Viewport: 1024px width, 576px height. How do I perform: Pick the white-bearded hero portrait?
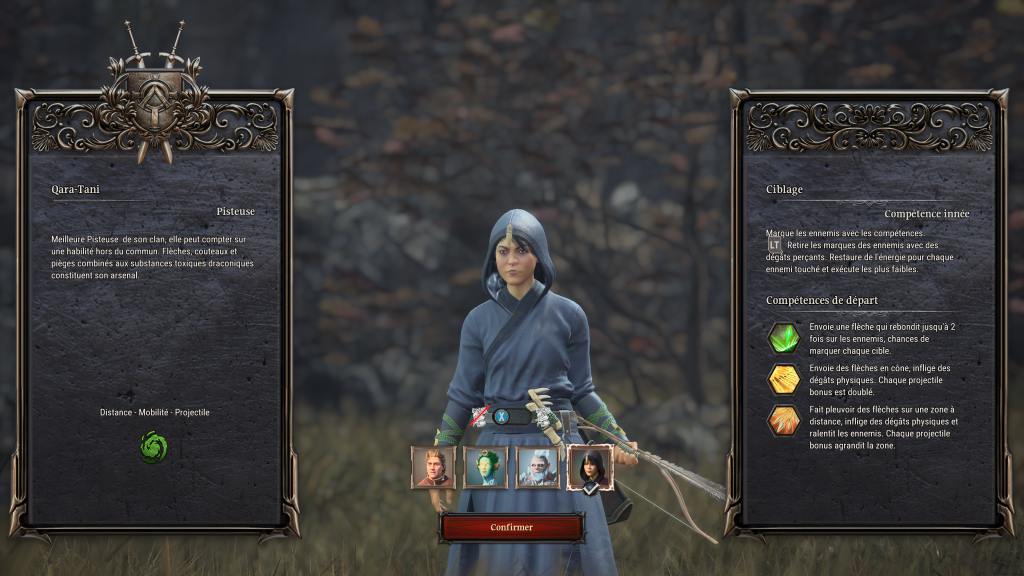[x=537, y=467]
